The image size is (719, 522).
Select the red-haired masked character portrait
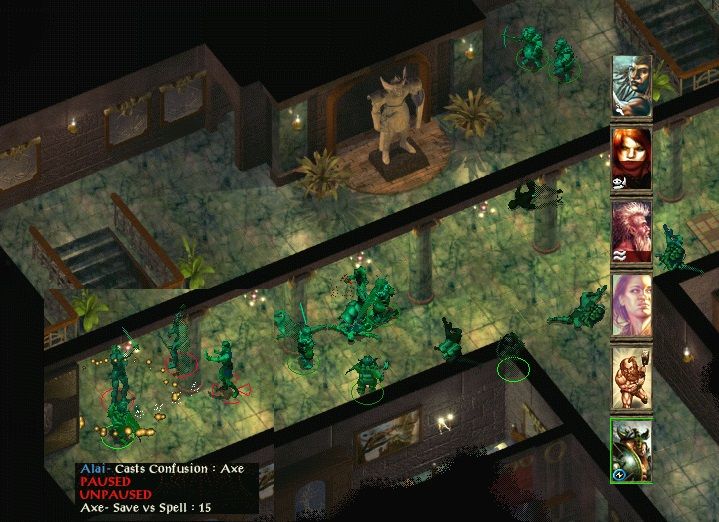click(x=631, y=158)
